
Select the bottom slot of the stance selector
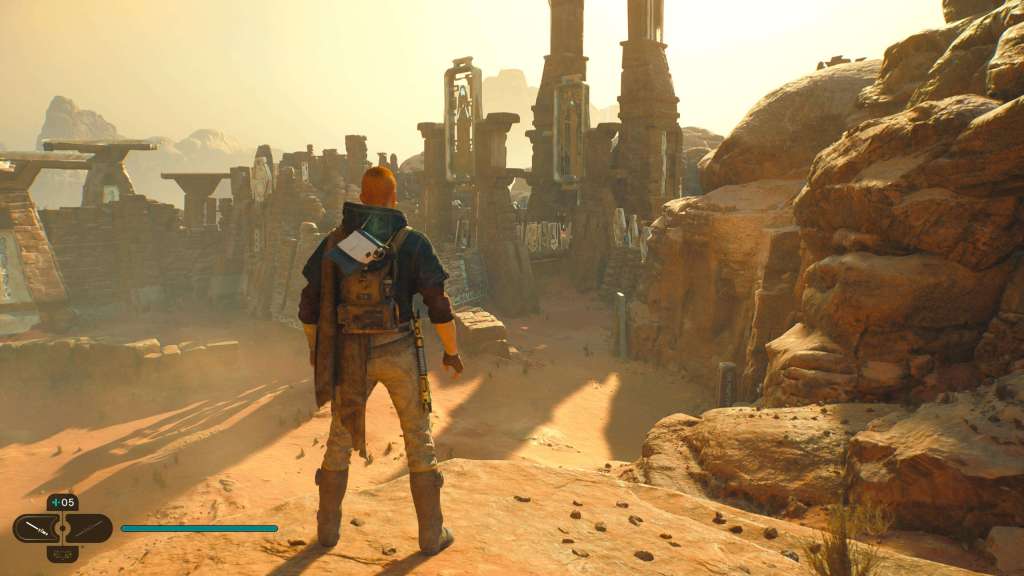[x=62, y=553]
